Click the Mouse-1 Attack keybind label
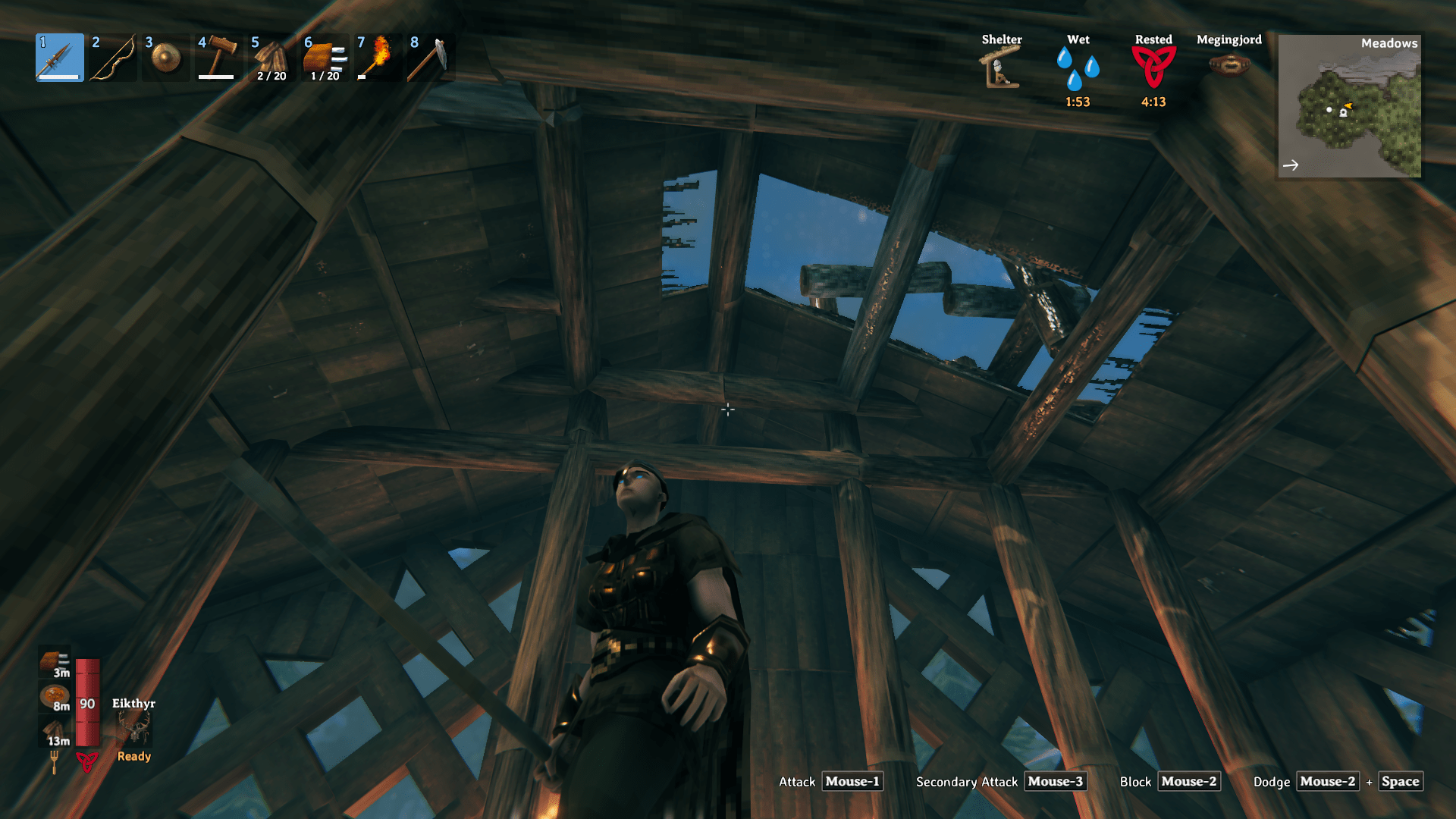 coord(852,781)
